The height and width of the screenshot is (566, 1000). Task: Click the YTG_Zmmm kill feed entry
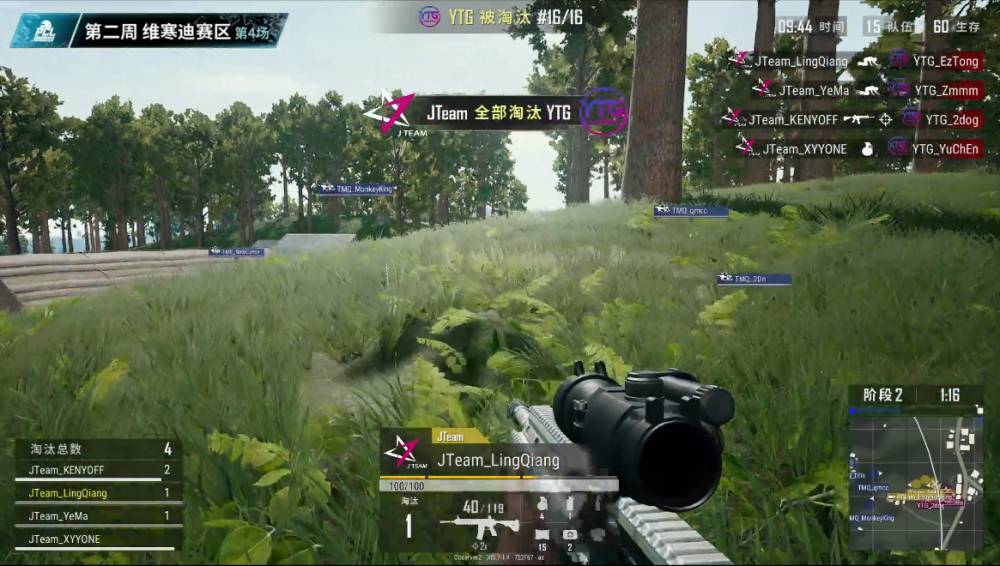(x=934, y=90)
